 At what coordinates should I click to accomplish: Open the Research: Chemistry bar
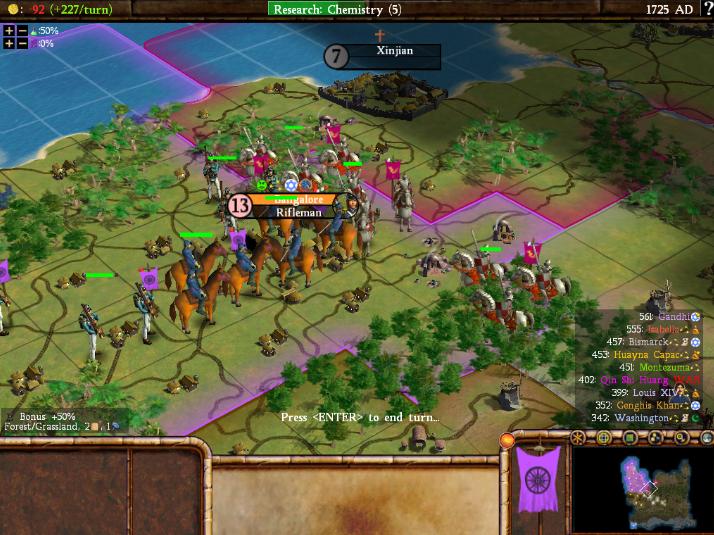[340, 9]
